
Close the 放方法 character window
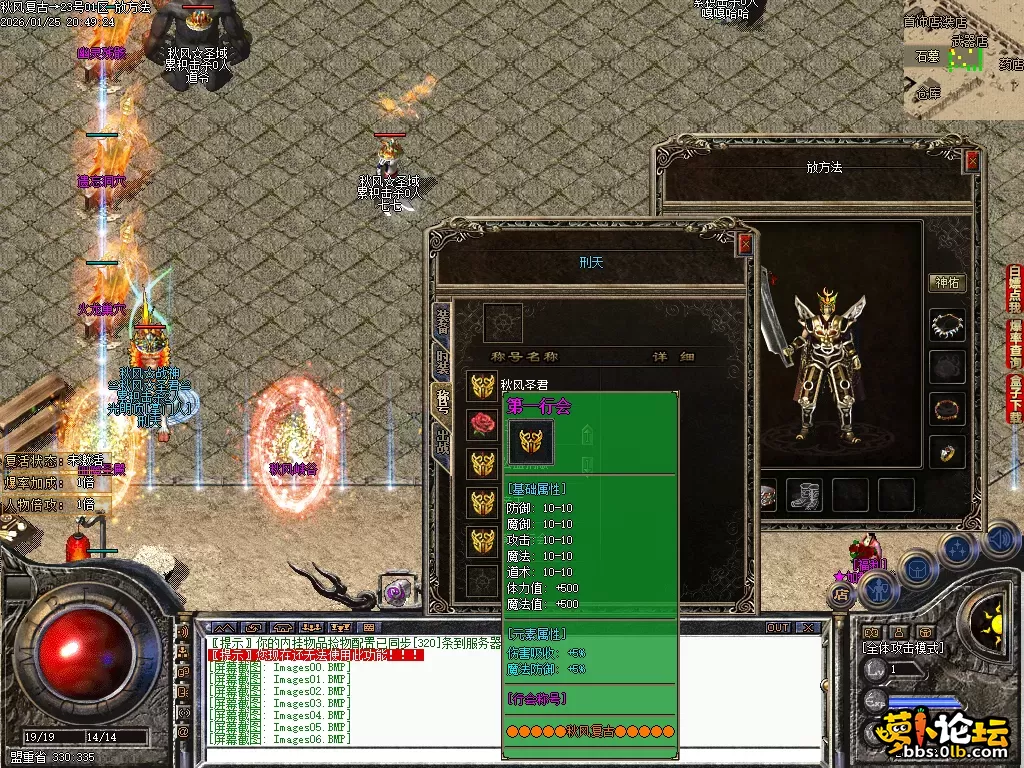[971, 160]
